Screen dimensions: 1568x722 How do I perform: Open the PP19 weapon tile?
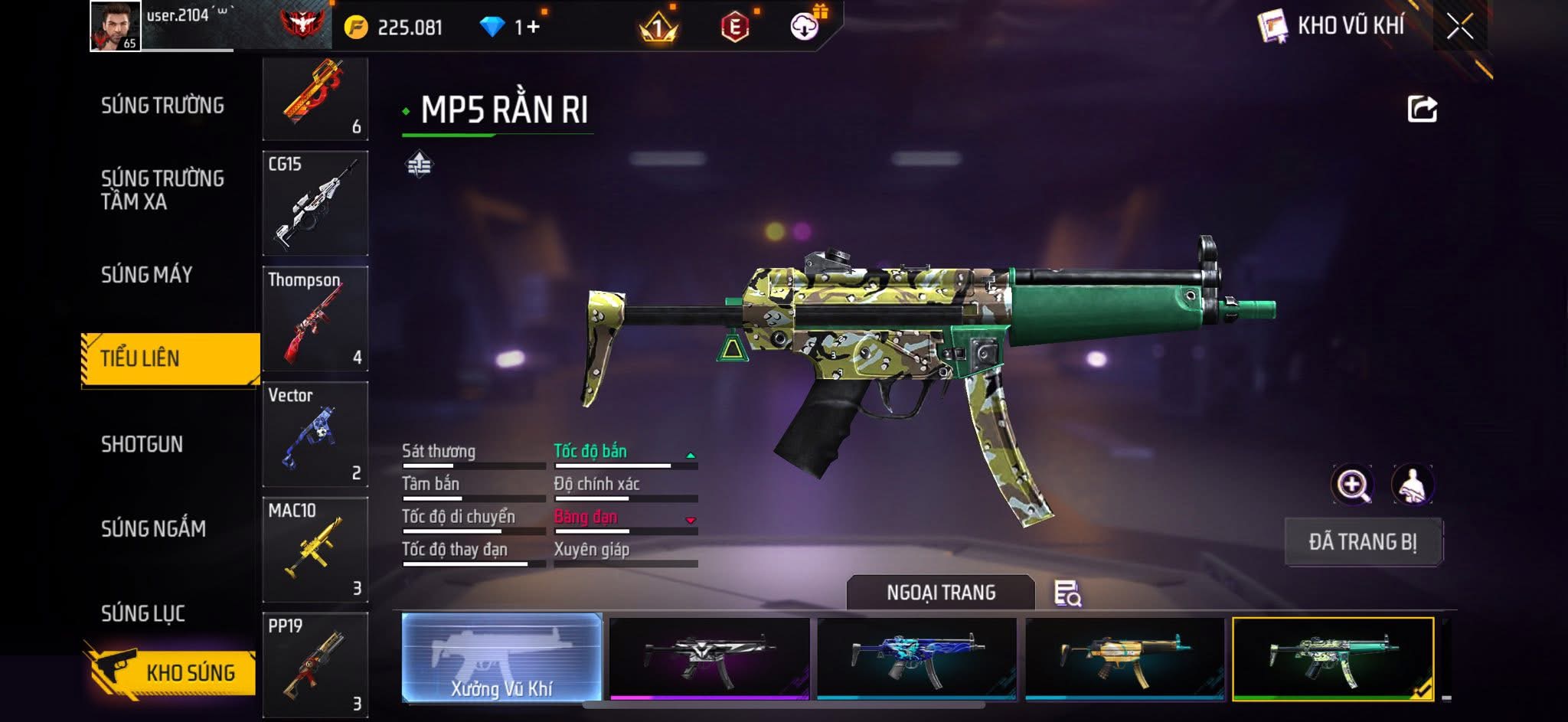point(315,664)
